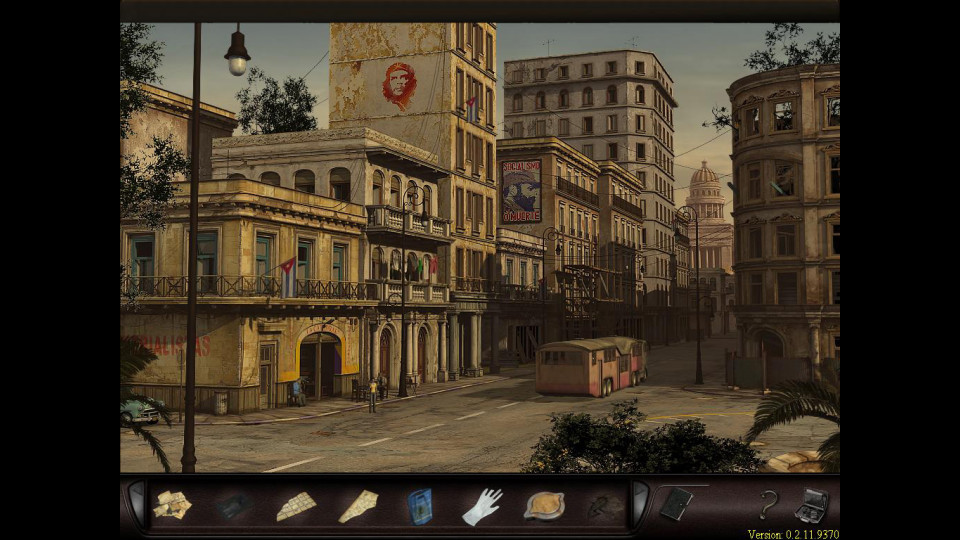960x540 pixels.
Task: Use the white glove from inventory
Action: [x=482, y=506]
